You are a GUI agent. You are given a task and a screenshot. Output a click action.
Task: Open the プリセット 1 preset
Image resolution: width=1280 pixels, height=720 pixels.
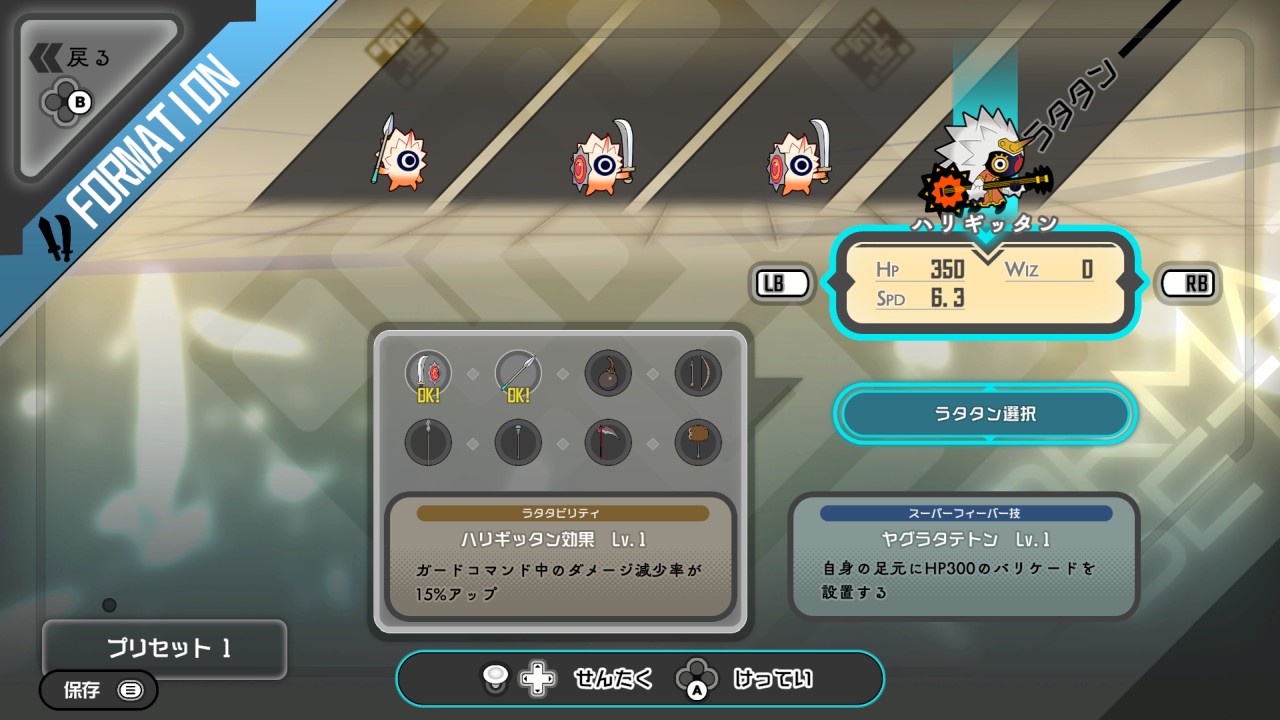[164, 648]
